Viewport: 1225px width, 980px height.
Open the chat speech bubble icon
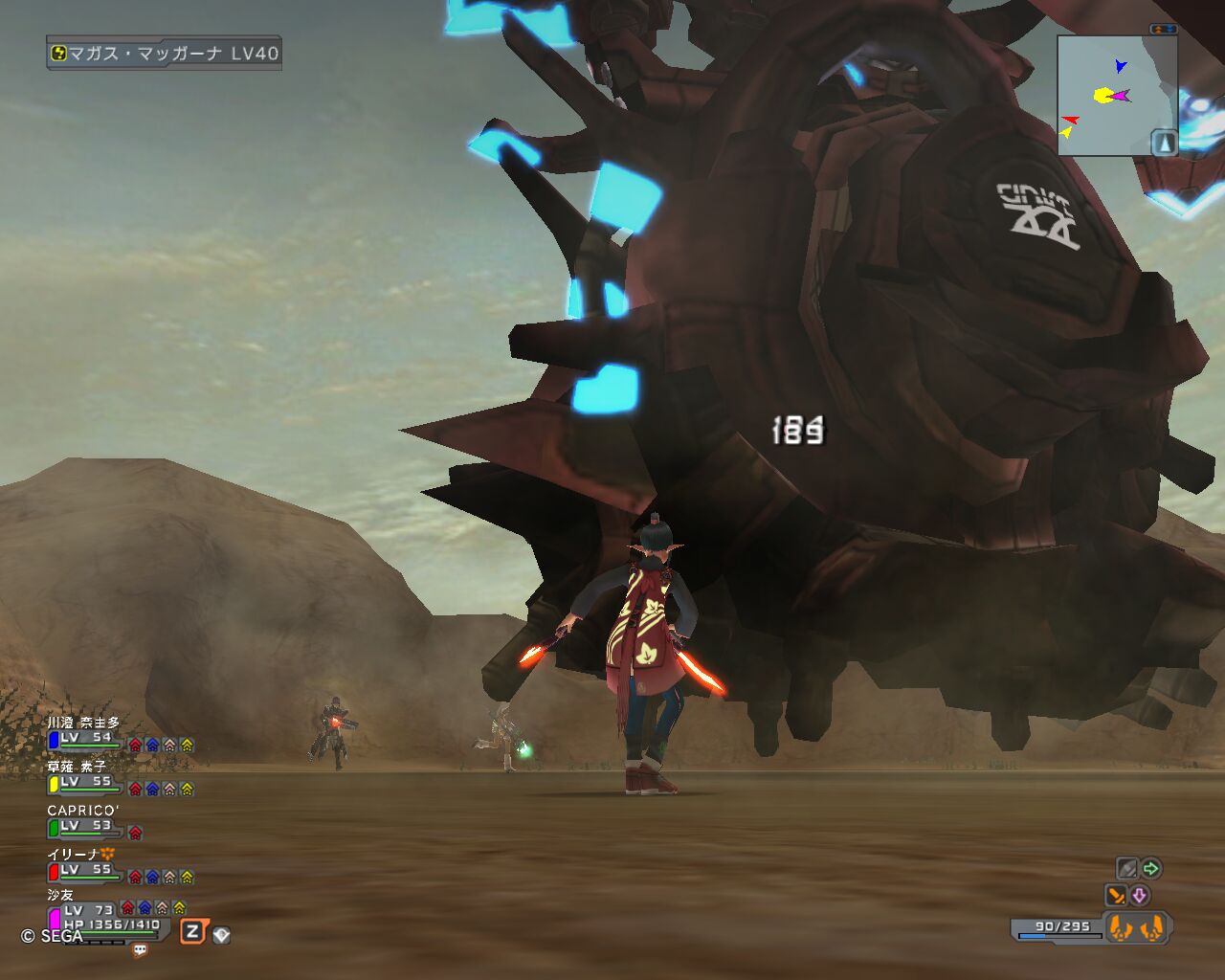pyautogui.click(x=141, y=950)
